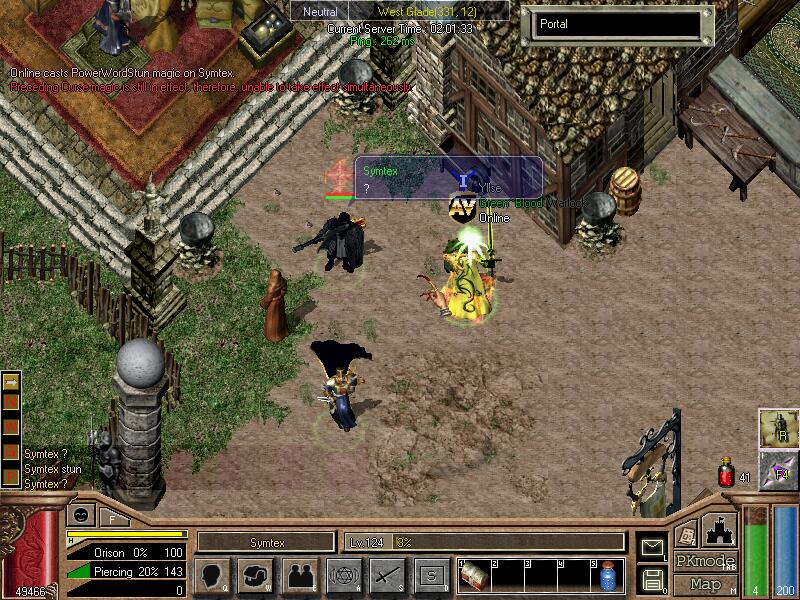Open the two-figure party button
The image size is (800, 600).
pos(299,576)
